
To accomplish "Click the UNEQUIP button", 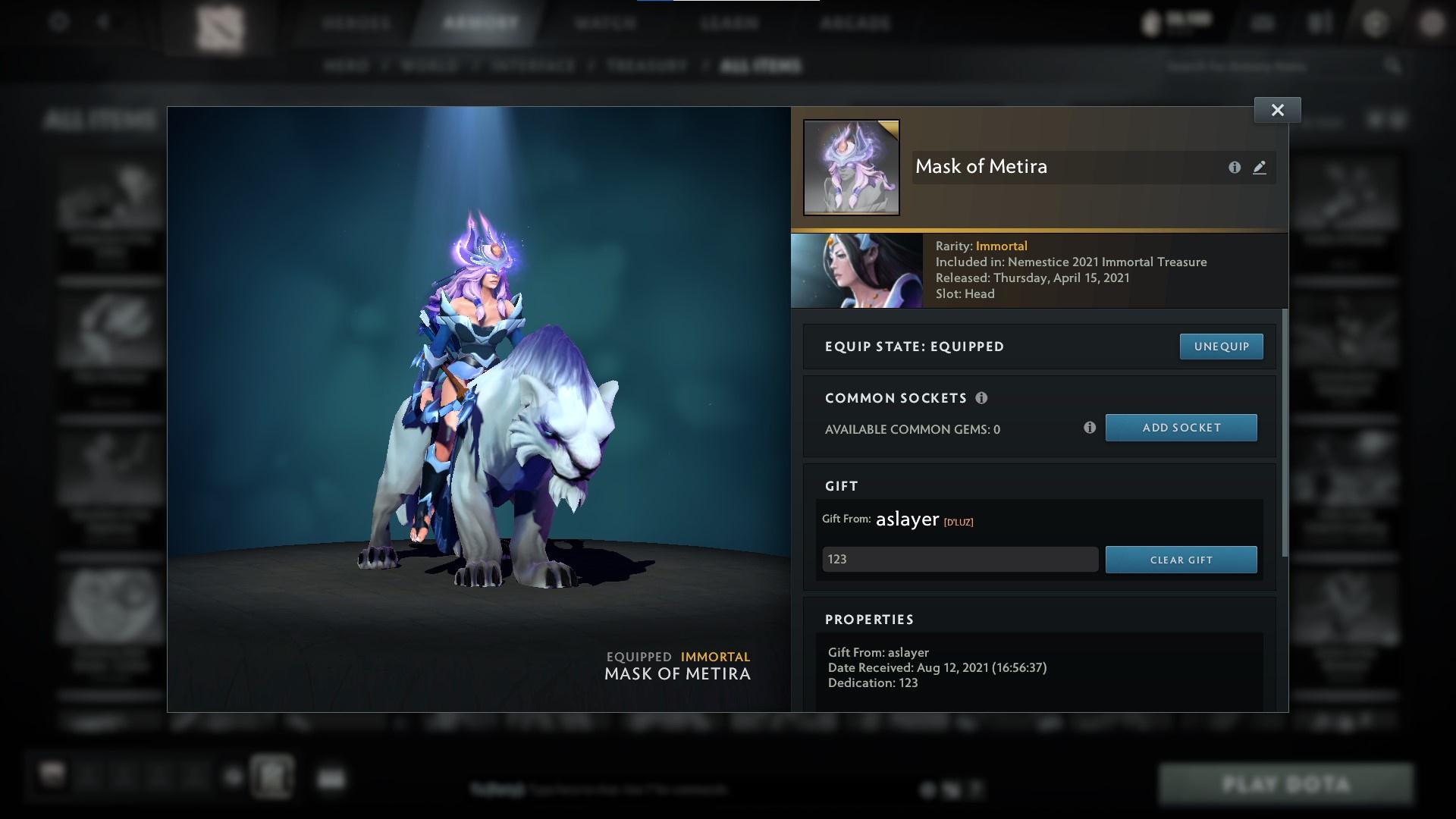I will coord(1221,346).
